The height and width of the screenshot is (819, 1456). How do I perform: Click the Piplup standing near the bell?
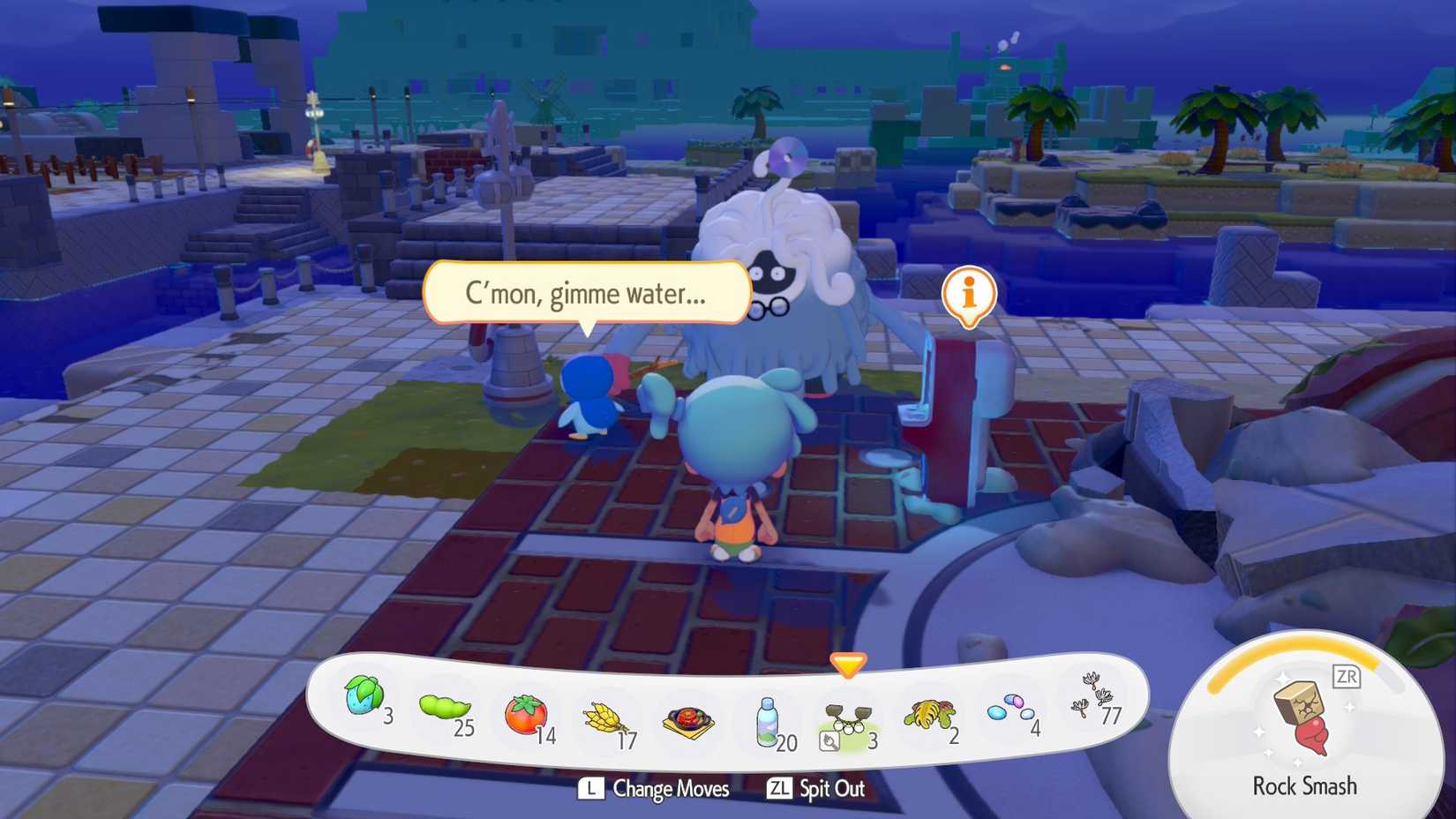click(x=589, y=397)
